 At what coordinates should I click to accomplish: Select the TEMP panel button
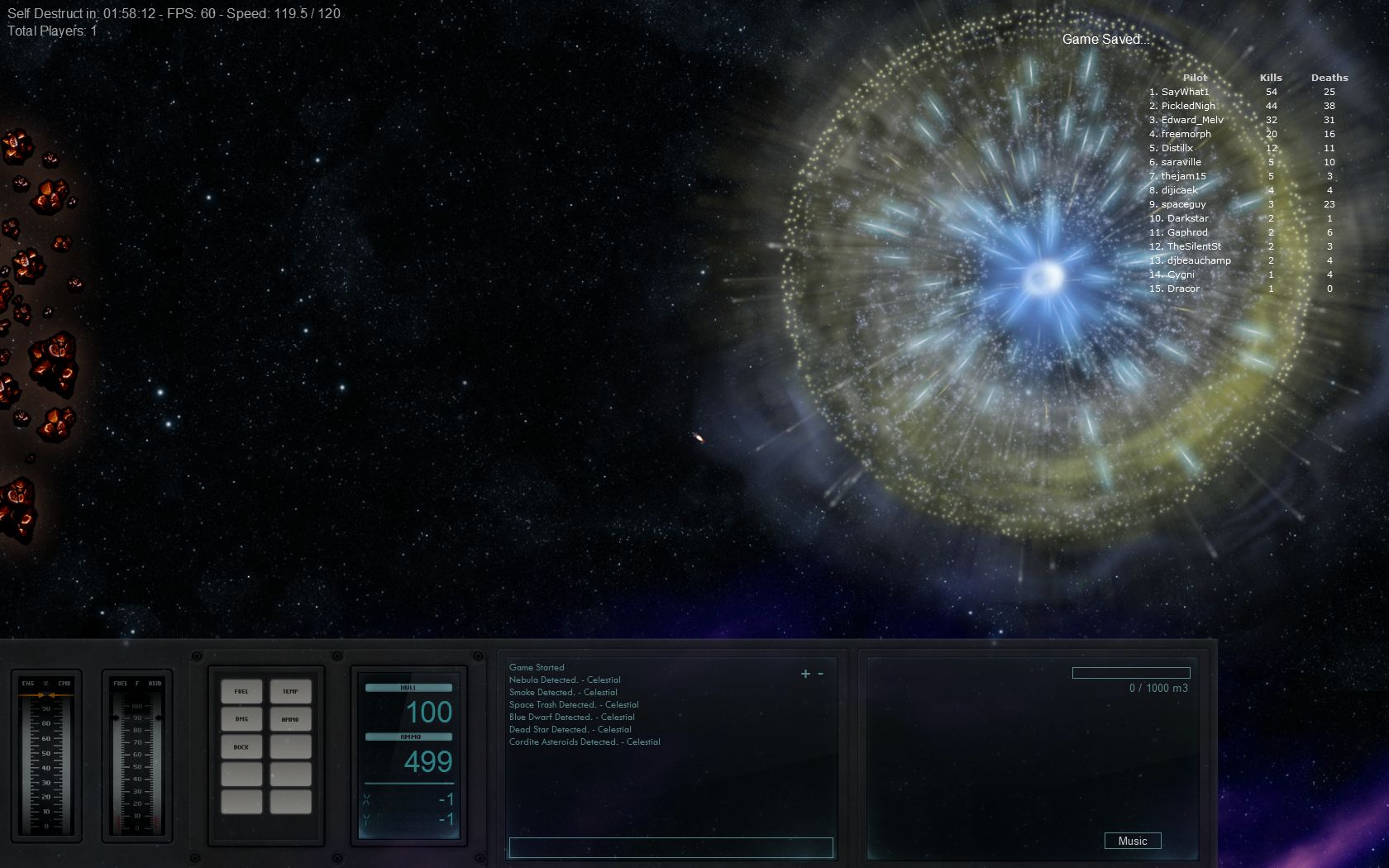pyautogui.click(x=290, y=691)
